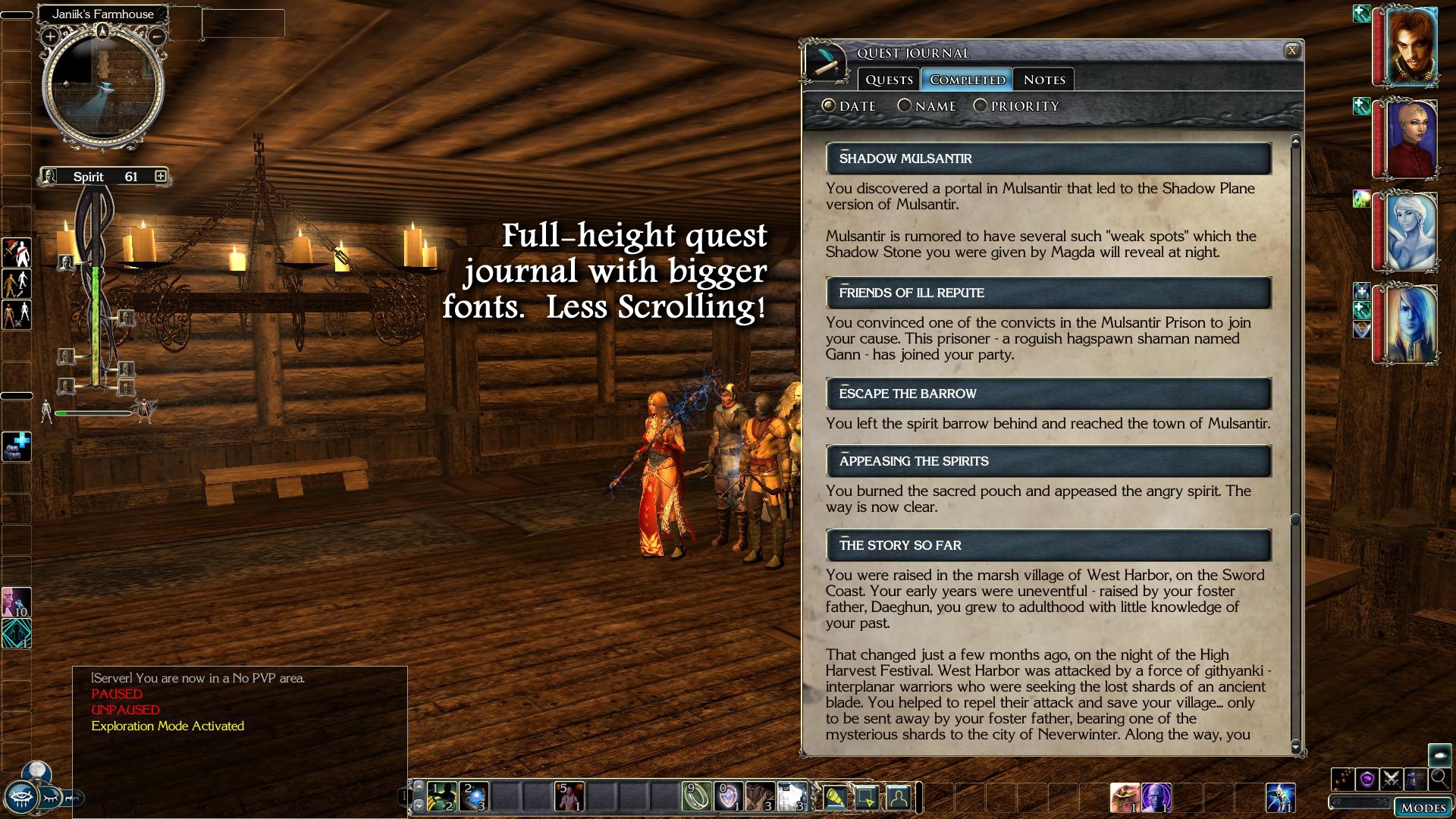Click the blue cross rest icon
1456x819 pixels.
pos(17,446)
